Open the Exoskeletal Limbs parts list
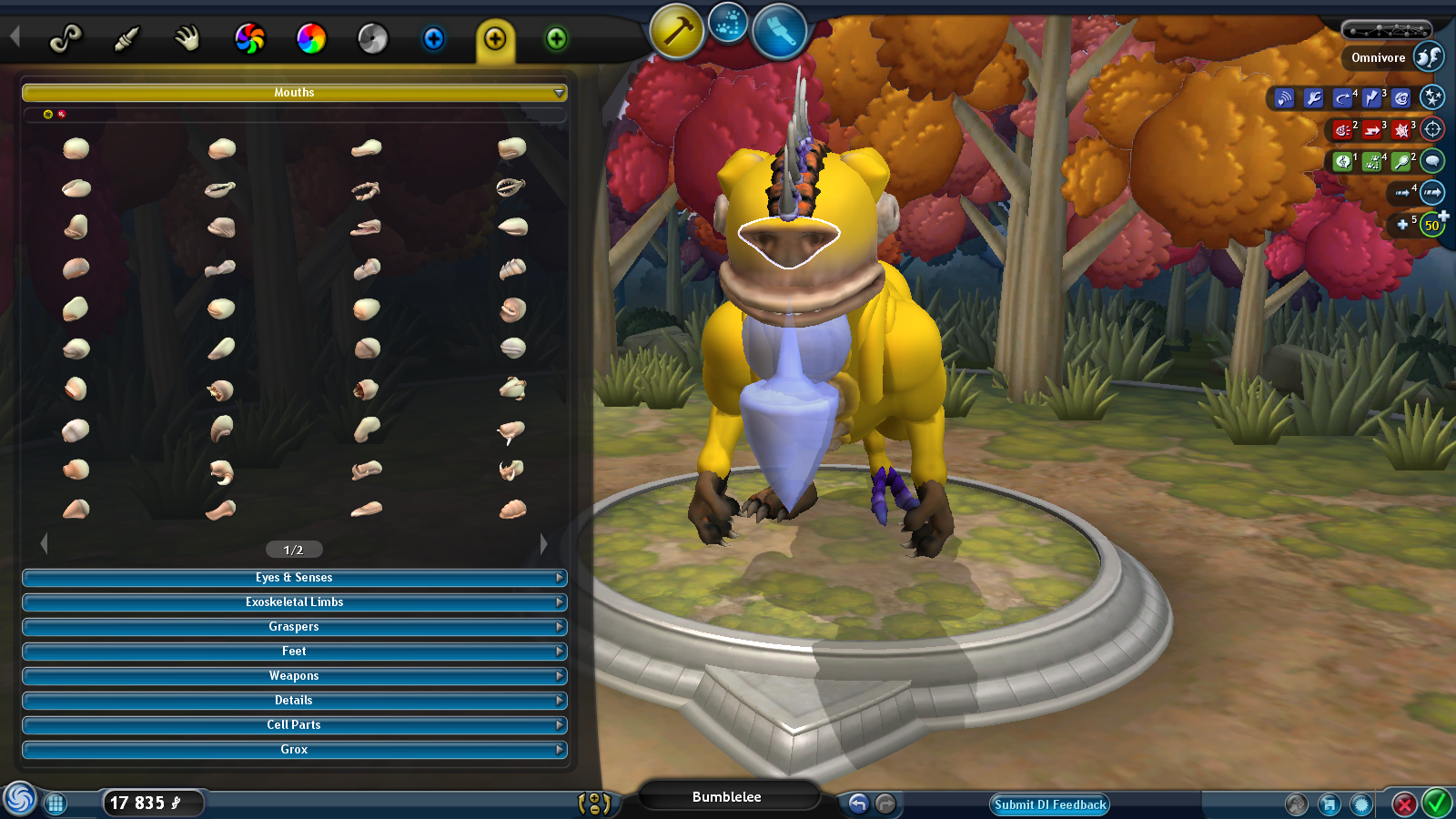Screen dimensions: 1456x819 [294, 602]
